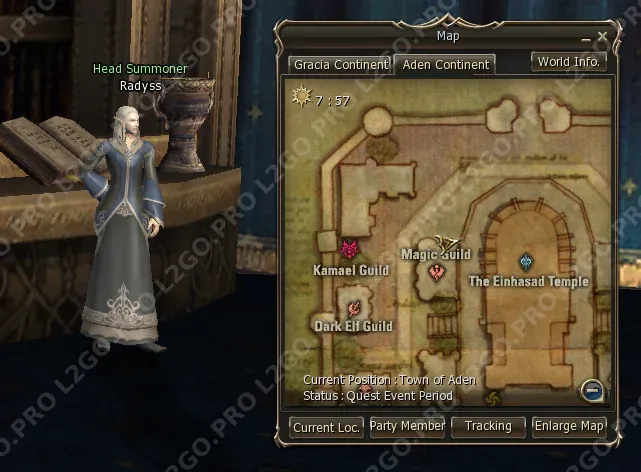Zoom out with the minus button
Image resolution: width=641 pixels, height=472 pixels.
(x=592, y=390)
